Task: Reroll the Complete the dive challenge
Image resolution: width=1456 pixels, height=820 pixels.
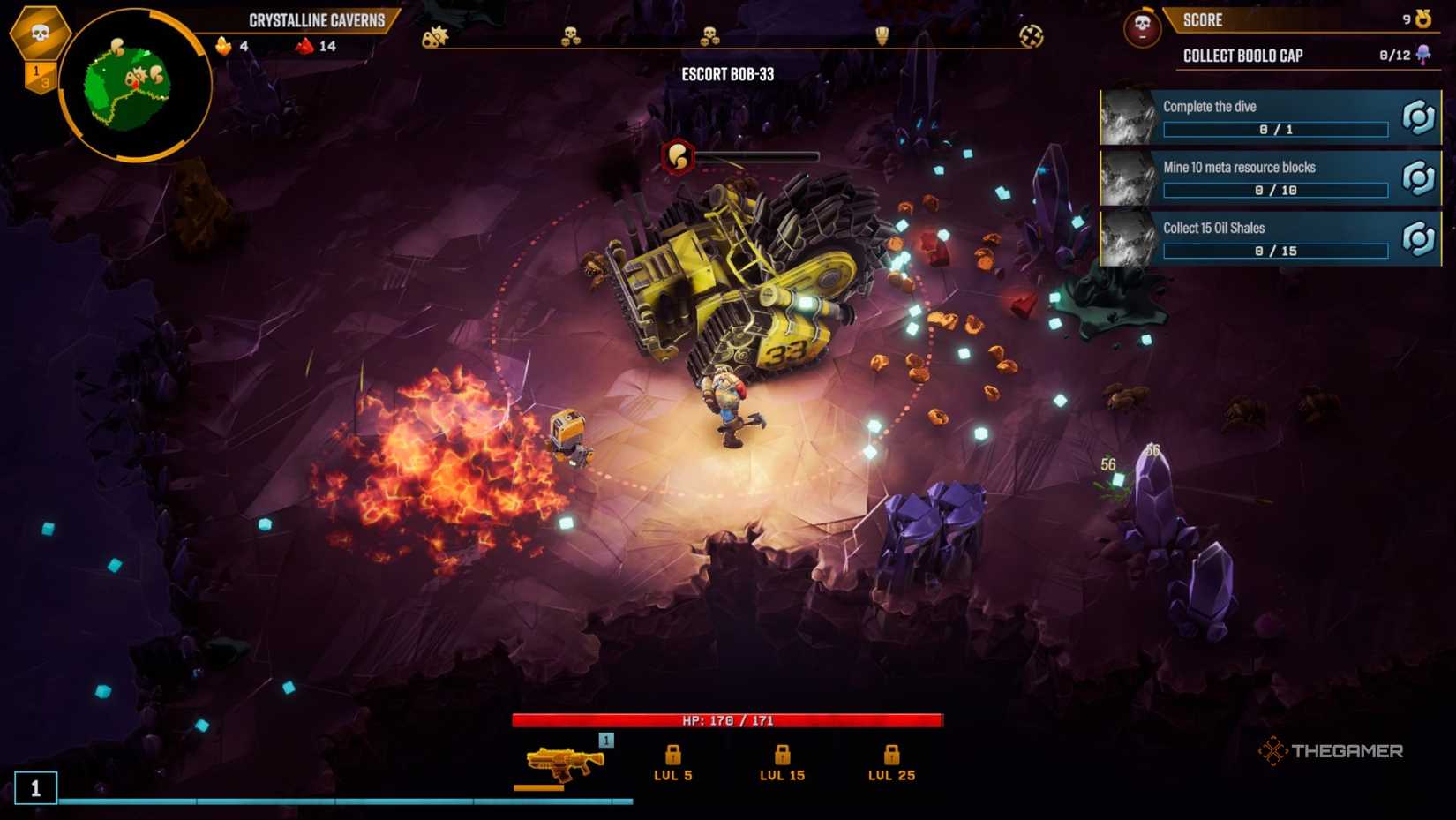Action: [1418, 117]
